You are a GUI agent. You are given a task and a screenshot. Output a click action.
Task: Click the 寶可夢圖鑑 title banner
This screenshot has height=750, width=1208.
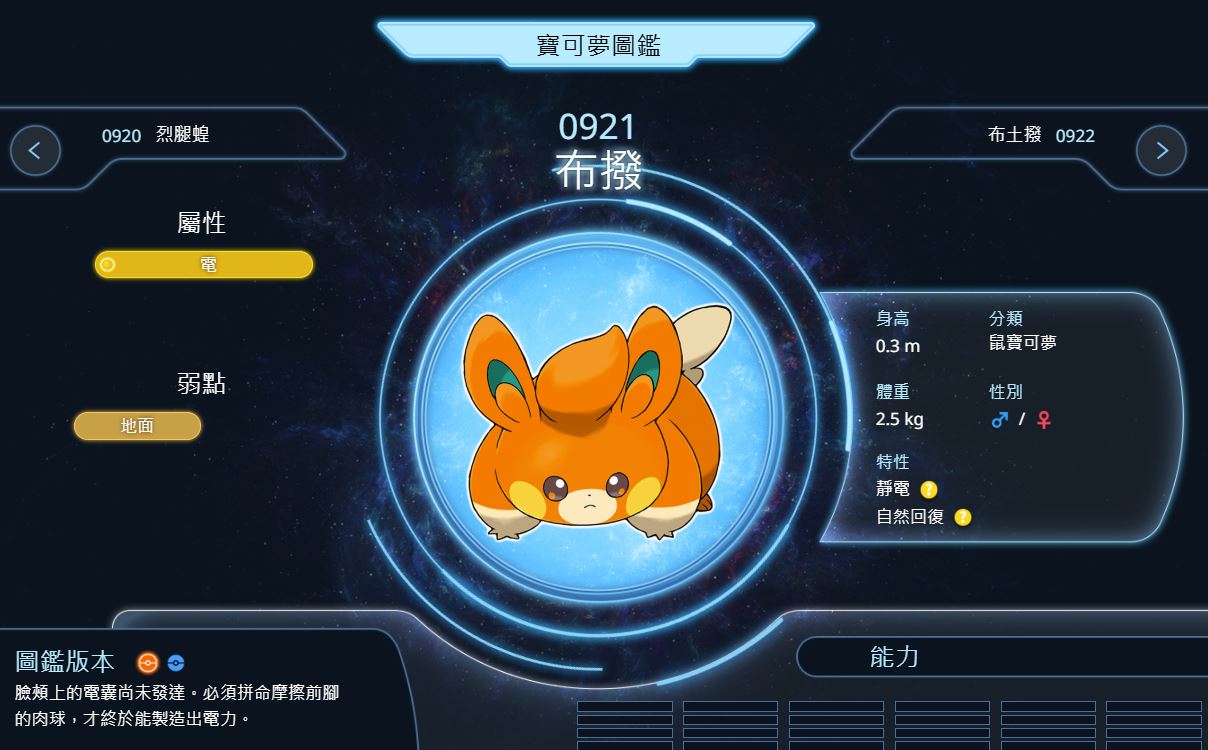coord(597,45)
